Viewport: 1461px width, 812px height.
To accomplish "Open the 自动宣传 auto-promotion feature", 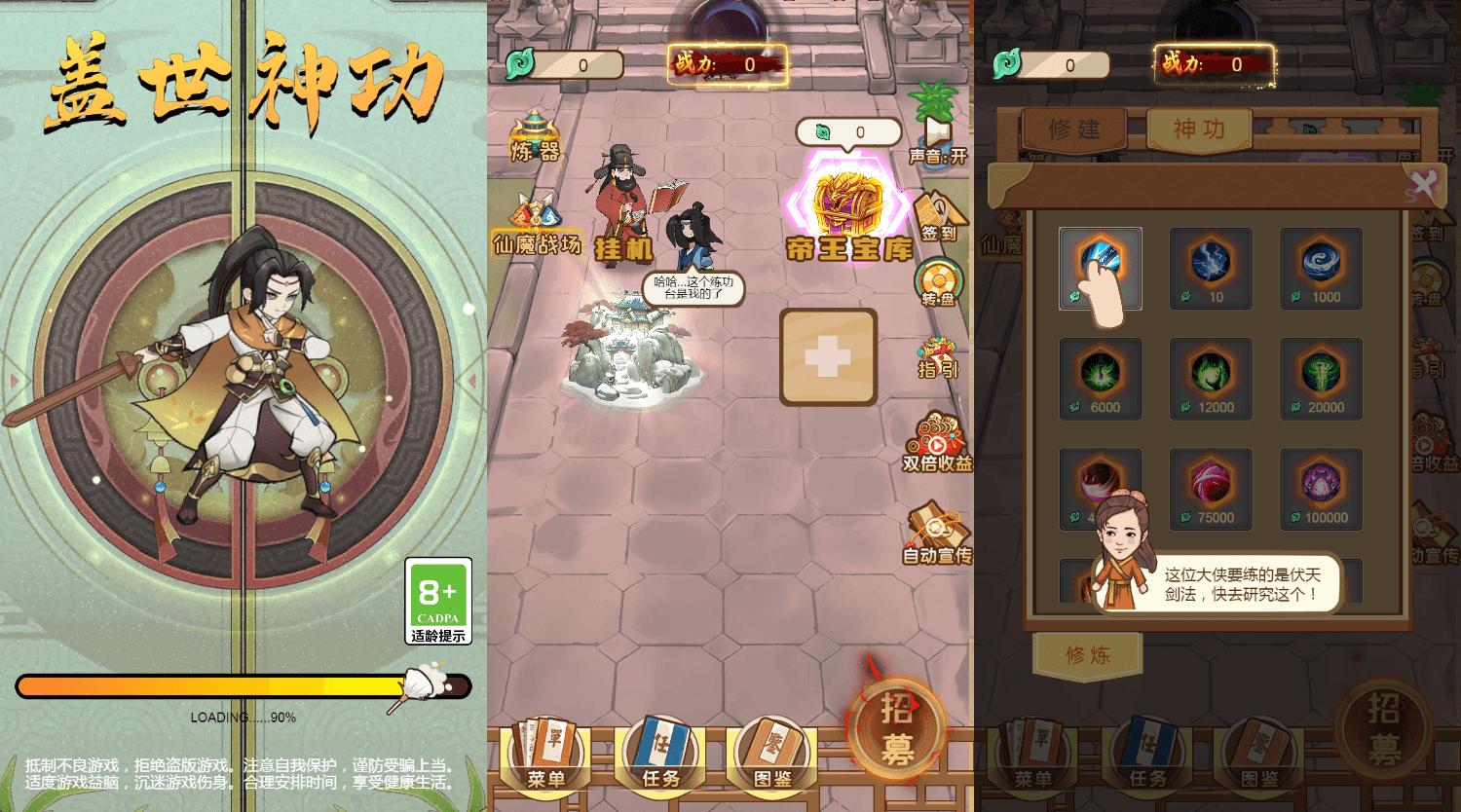I will pyautogui.click(x=937, y=530).
